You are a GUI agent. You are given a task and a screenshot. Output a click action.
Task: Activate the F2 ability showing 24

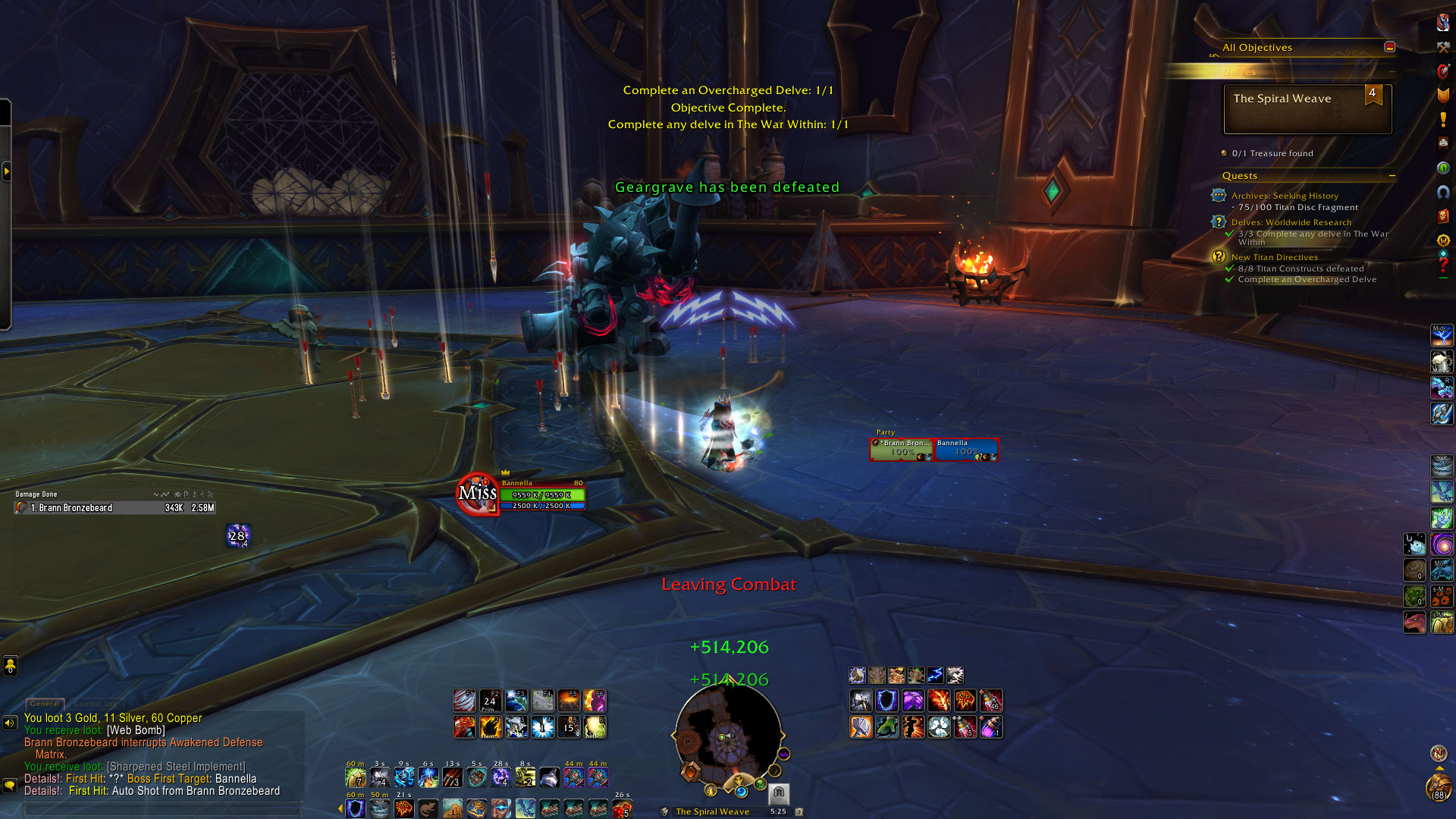click(490, 700)
